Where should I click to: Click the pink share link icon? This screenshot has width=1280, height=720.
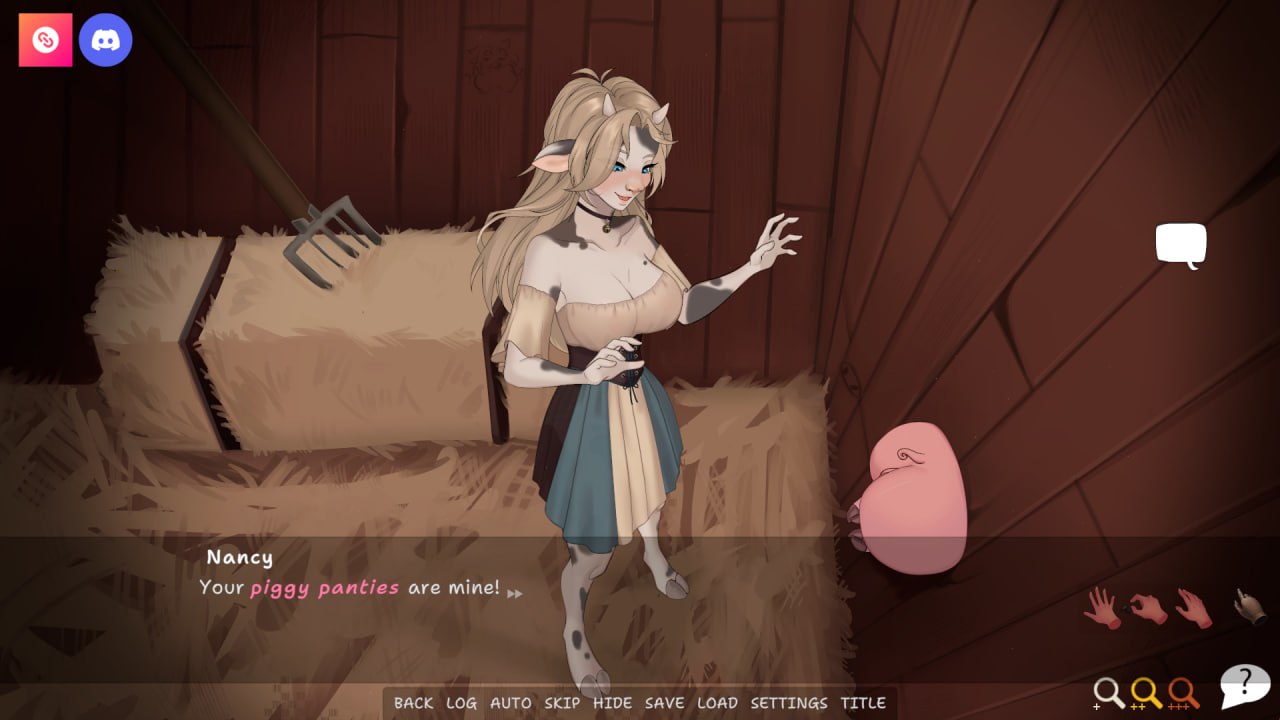pos(45,39)
